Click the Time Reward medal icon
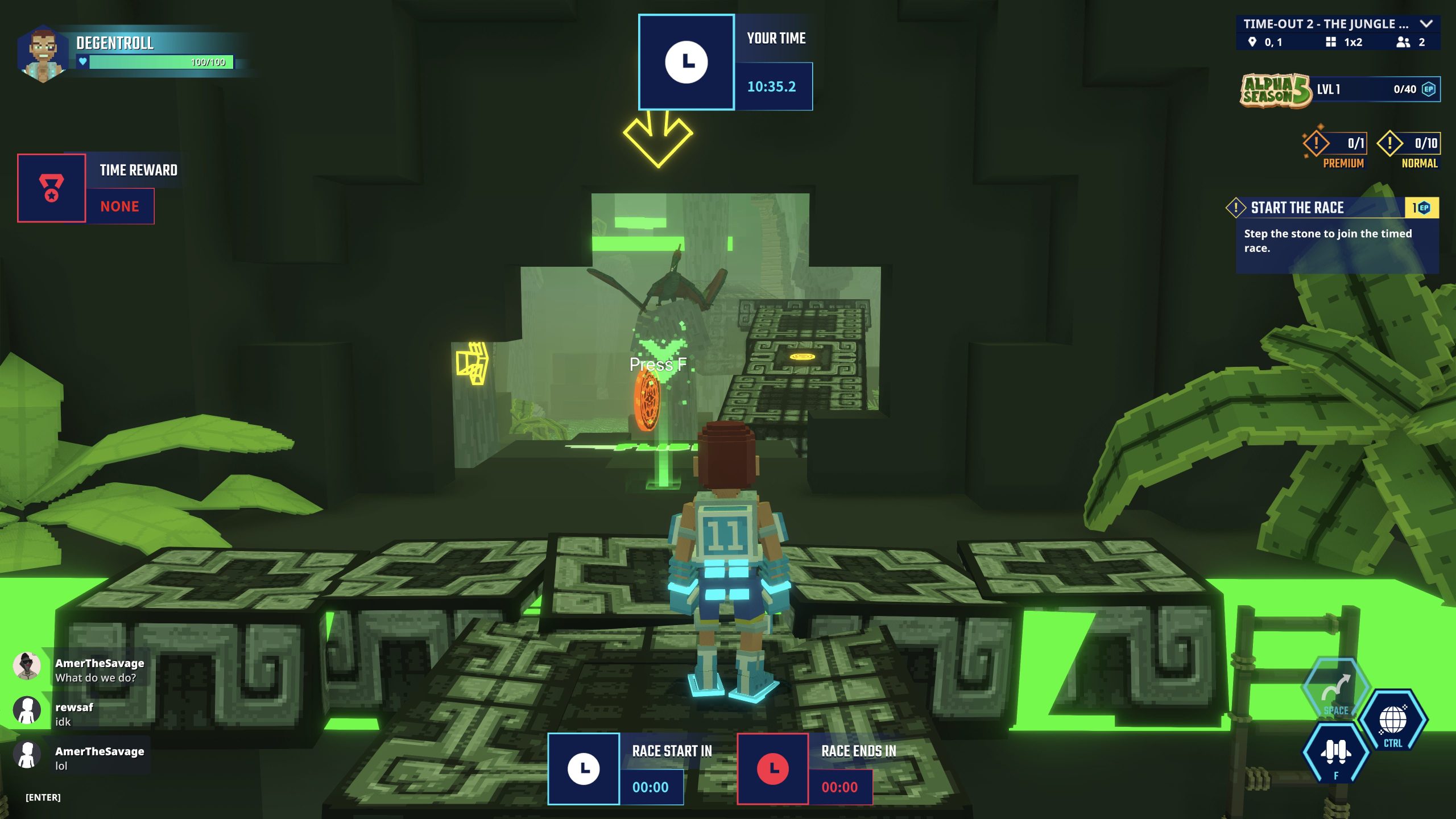The image size is (1456, 819). [52, 188]
